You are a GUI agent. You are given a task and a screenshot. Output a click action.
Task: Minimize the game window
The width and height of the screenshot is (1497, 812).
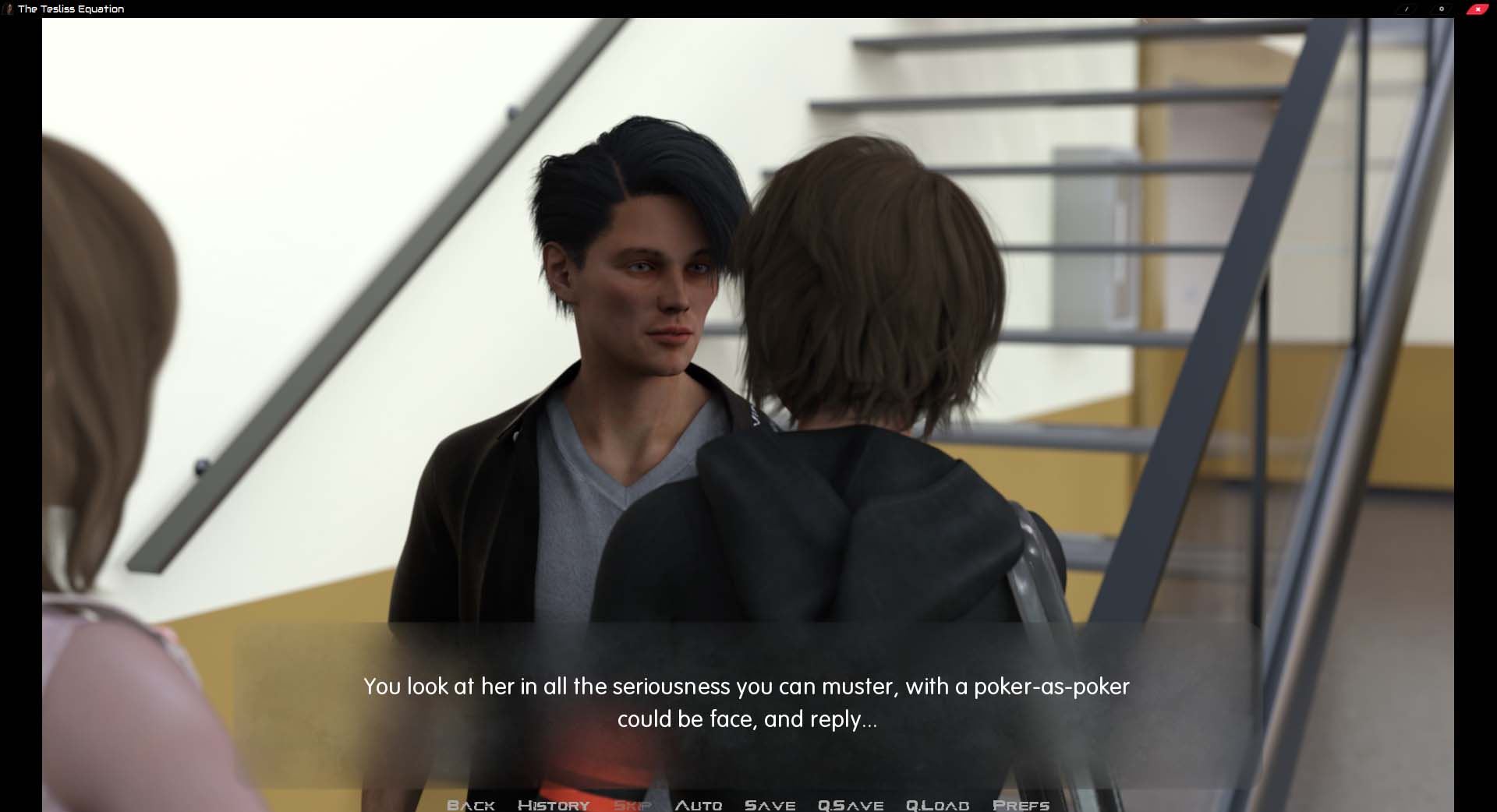point(1407,9)
